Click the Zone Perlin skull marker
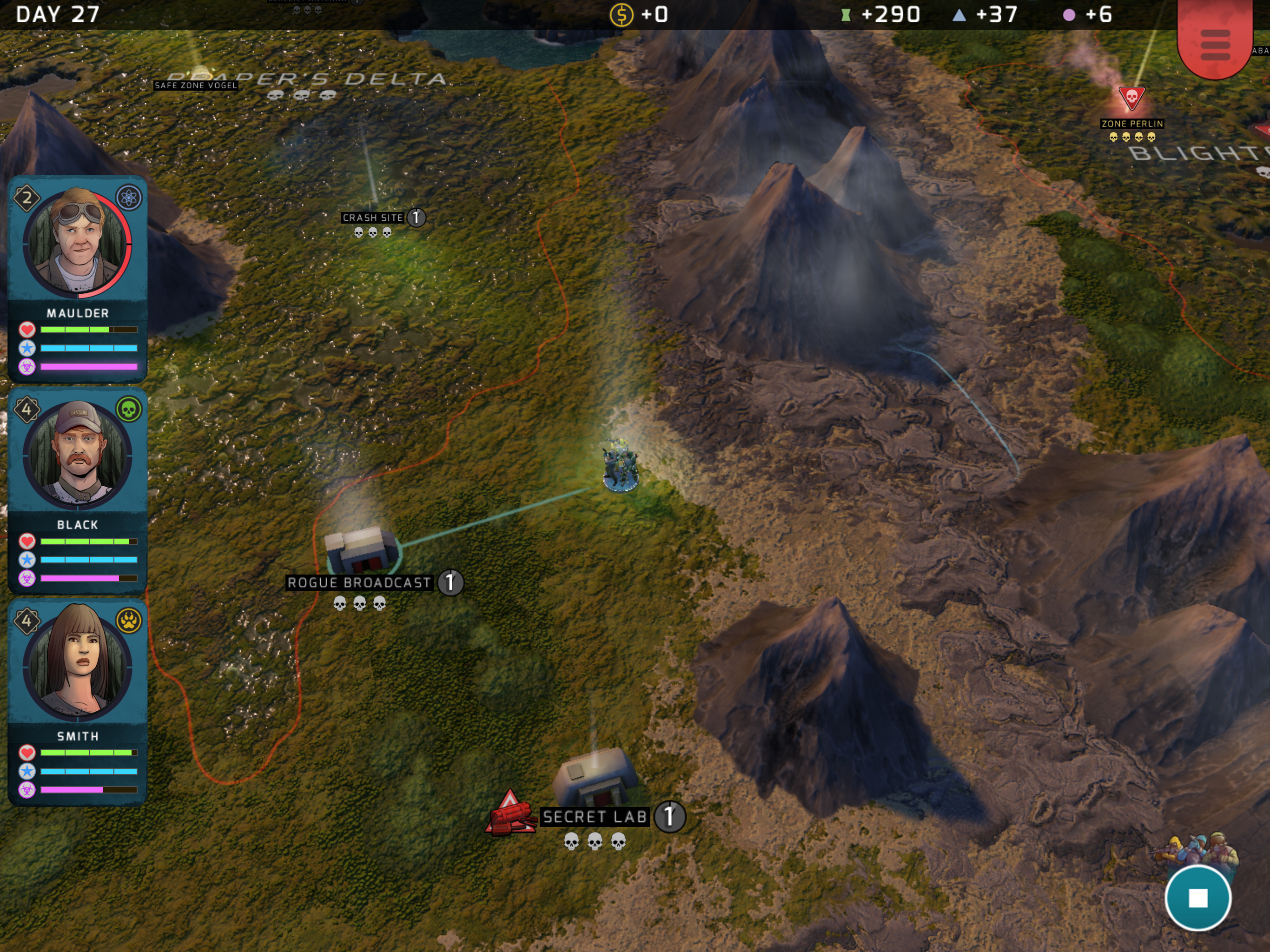Viewport: 1270px width, 952px height. tap(1131, 98)
